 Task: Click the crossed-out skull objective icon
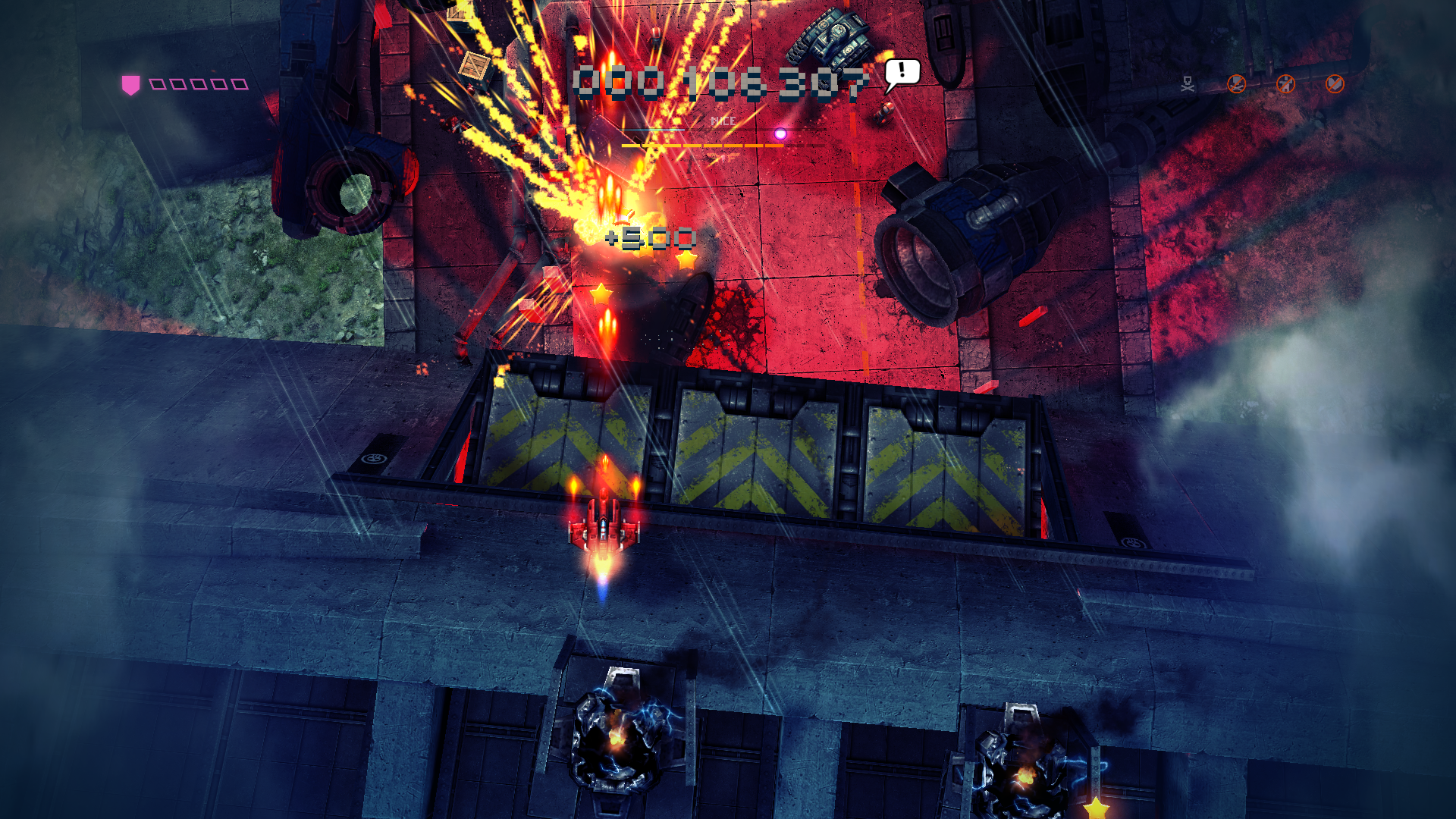pyautogui.click(x=1237, y=83)
